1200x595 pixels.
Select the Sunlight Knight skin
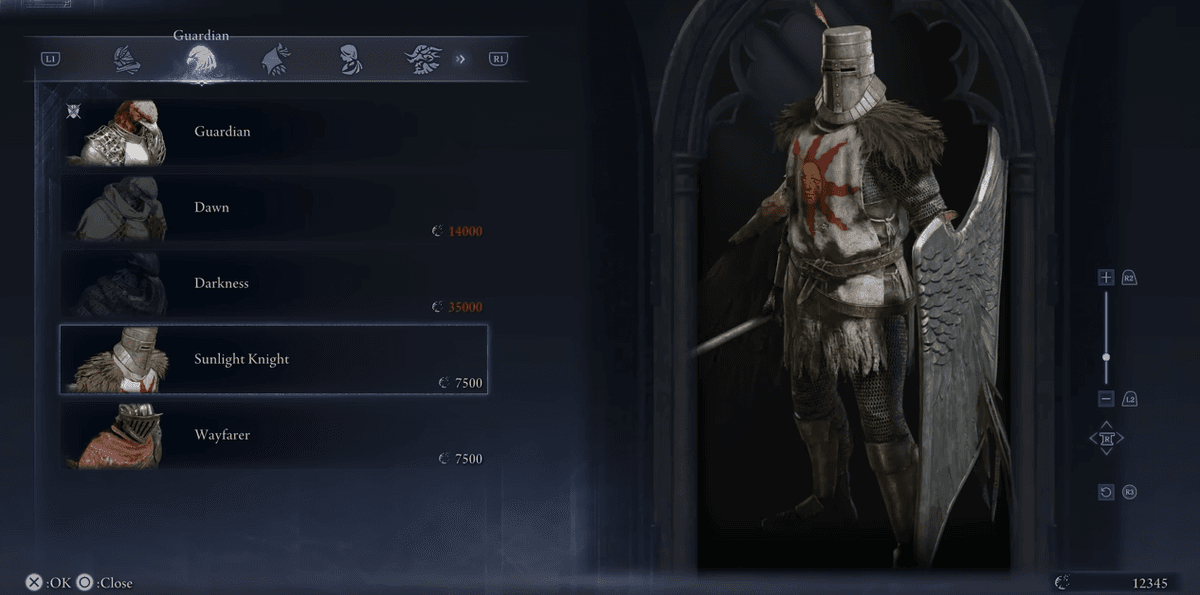point(273,359)
